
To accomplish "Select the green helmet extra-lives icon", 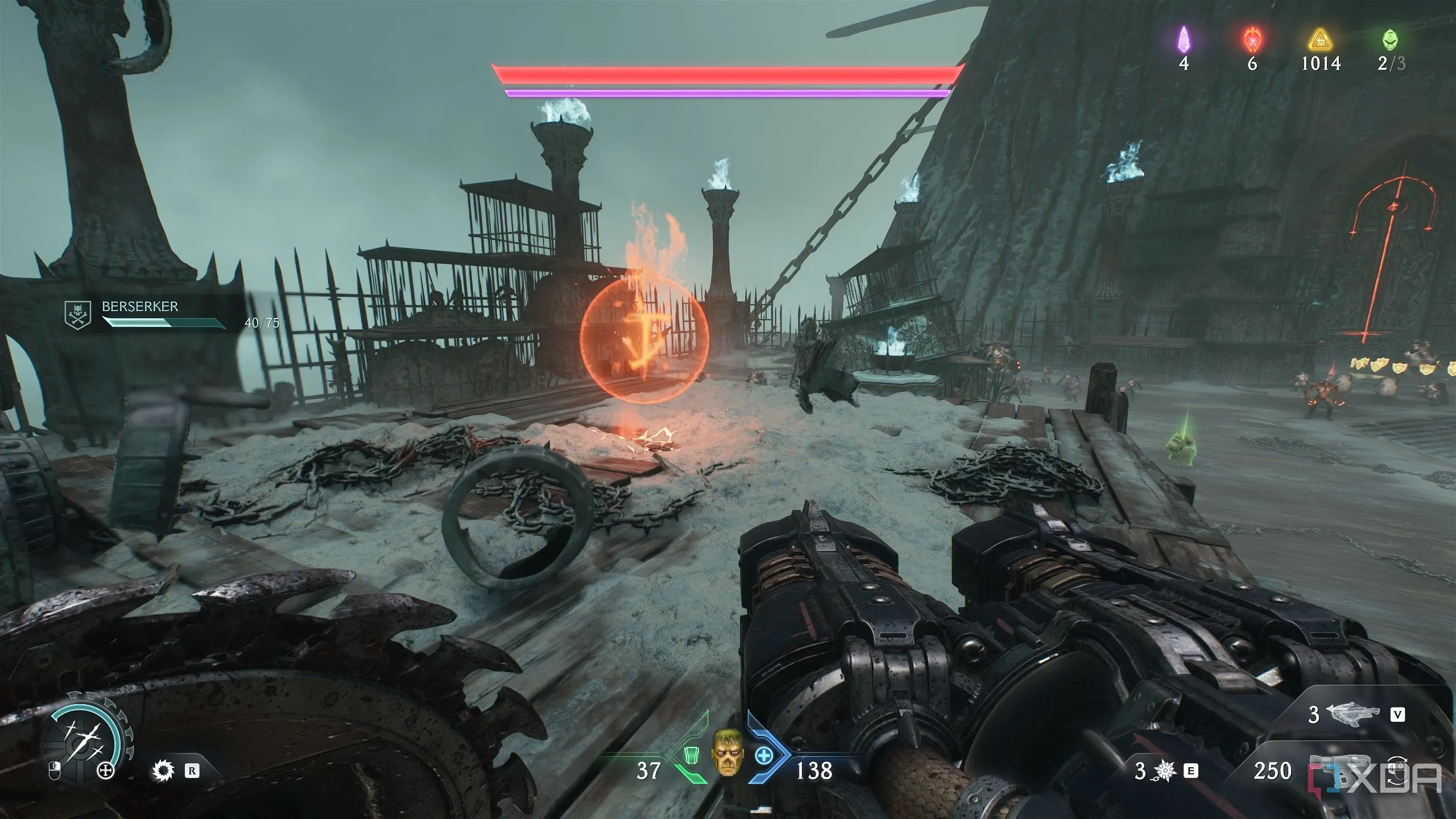I will coord(1389,40).
